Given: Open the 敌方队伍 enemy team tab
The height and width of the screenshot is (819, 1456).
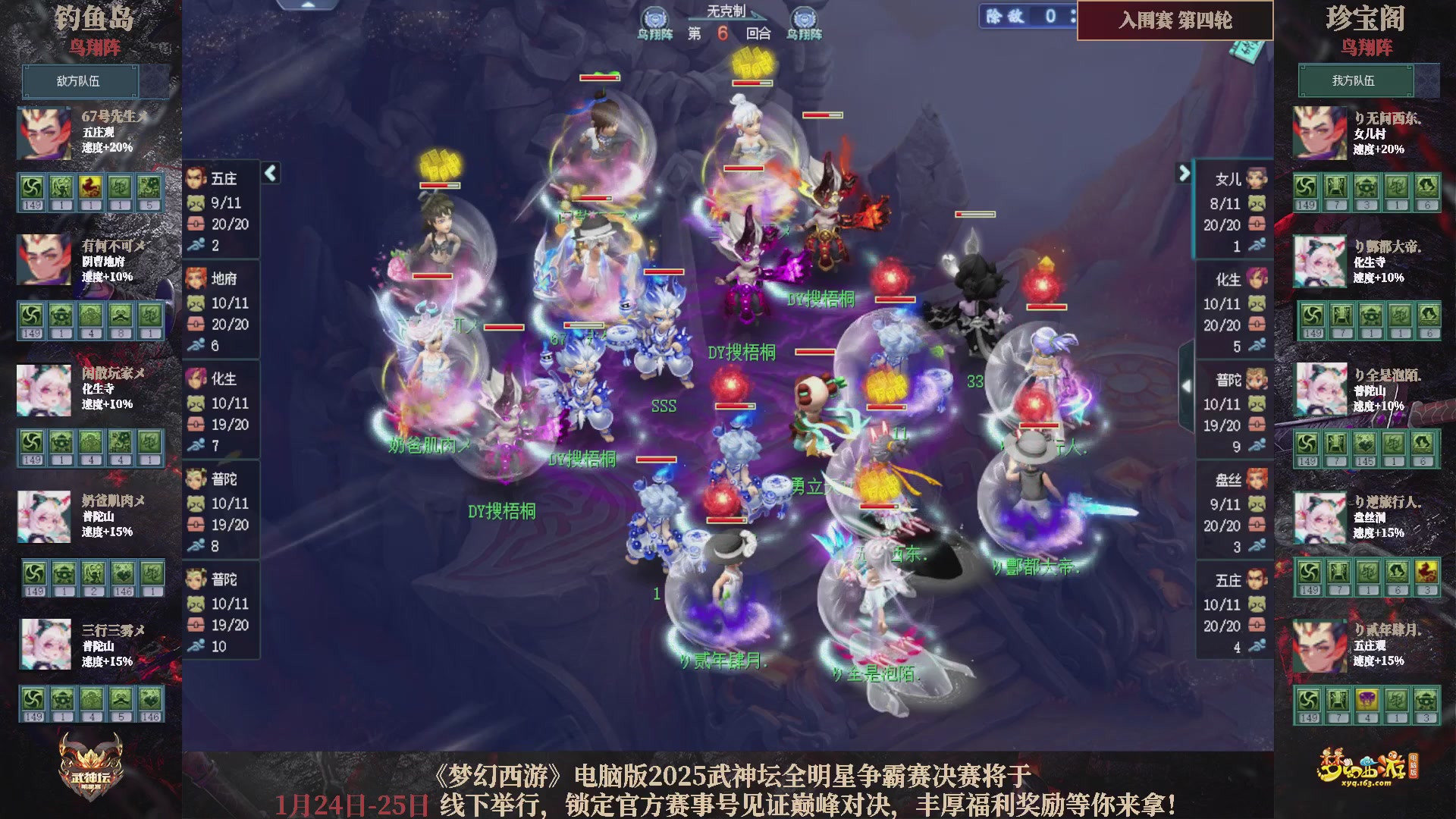Looking at the screenshot, I should 80,81.
